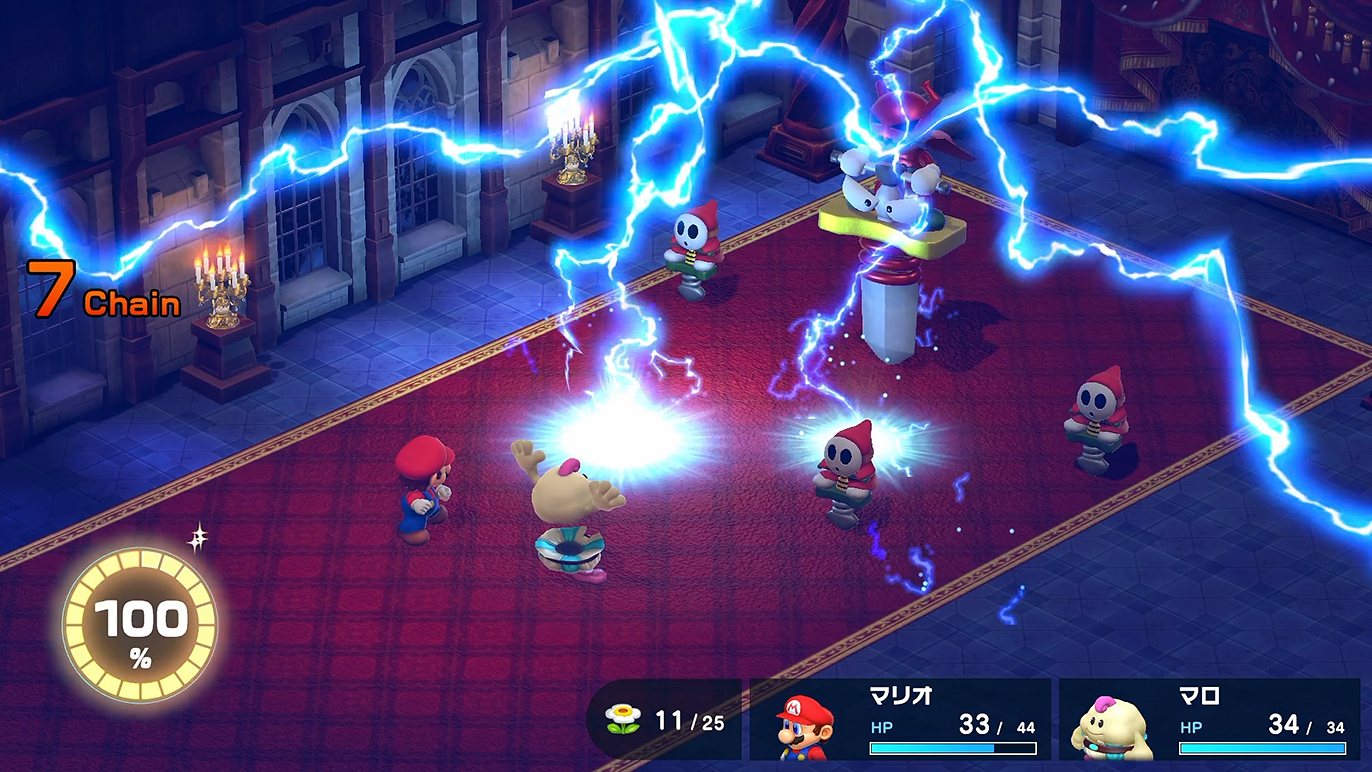1372x772 pixels.
Task: Select Mallow's party status panel
Action: 1209,720
